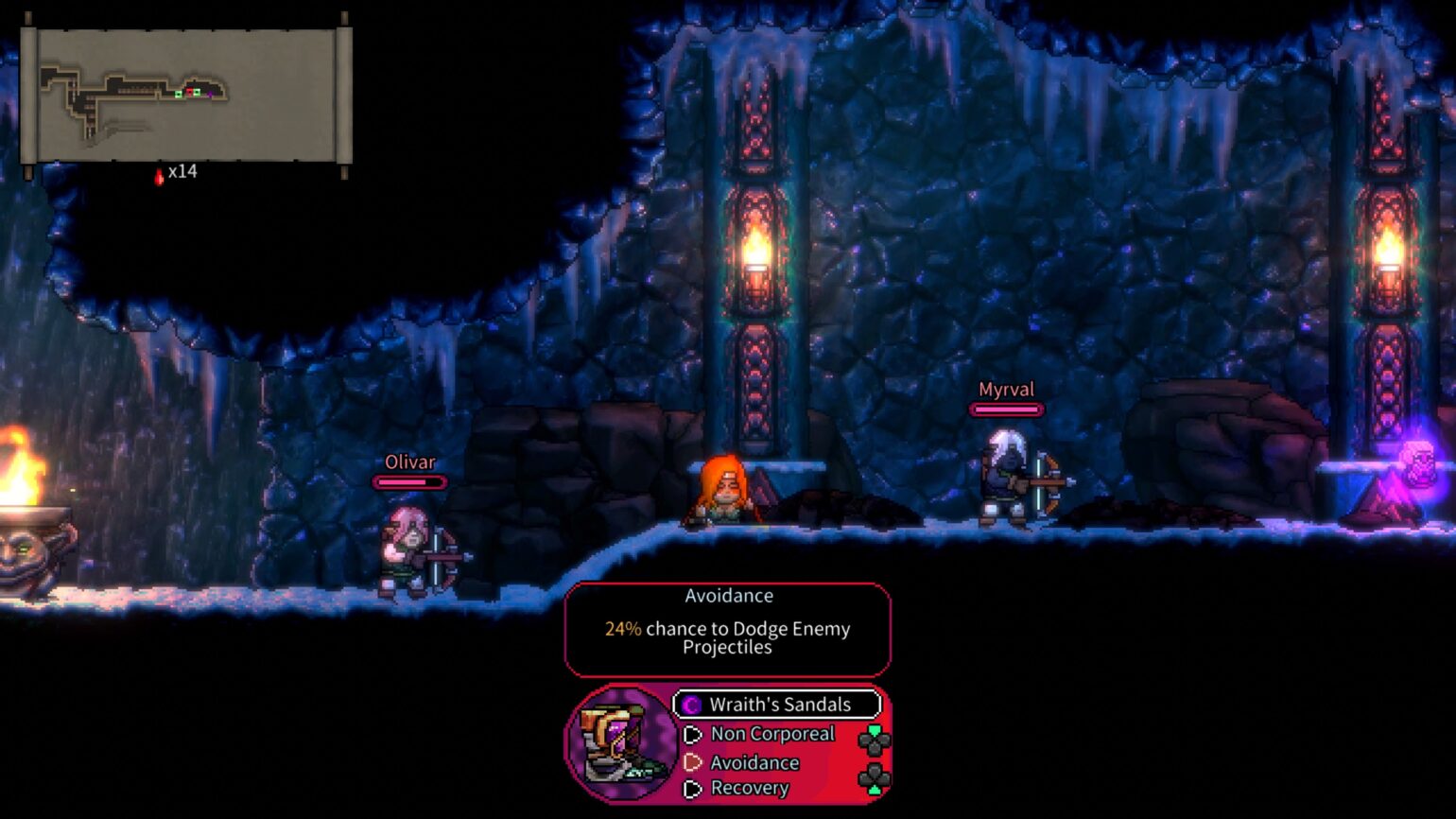The height and width of the screenshot is (819, 1456).
Task: Select the Non Corporeal attribute
Action: 772,734
